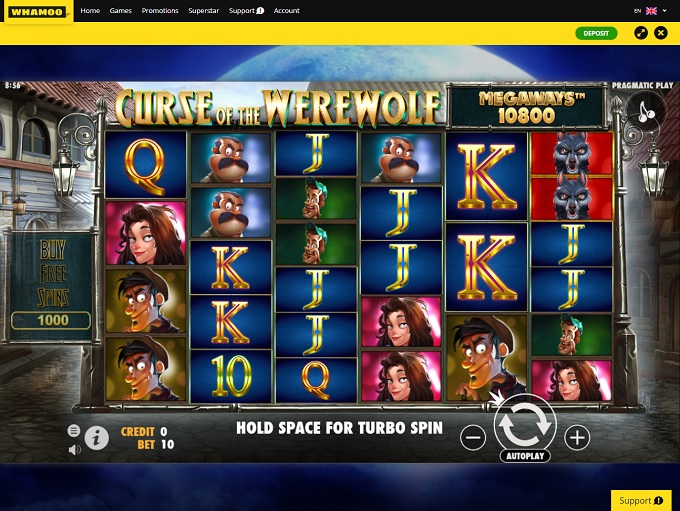Toggle fullscreen mode for the game

pos(641,33)
